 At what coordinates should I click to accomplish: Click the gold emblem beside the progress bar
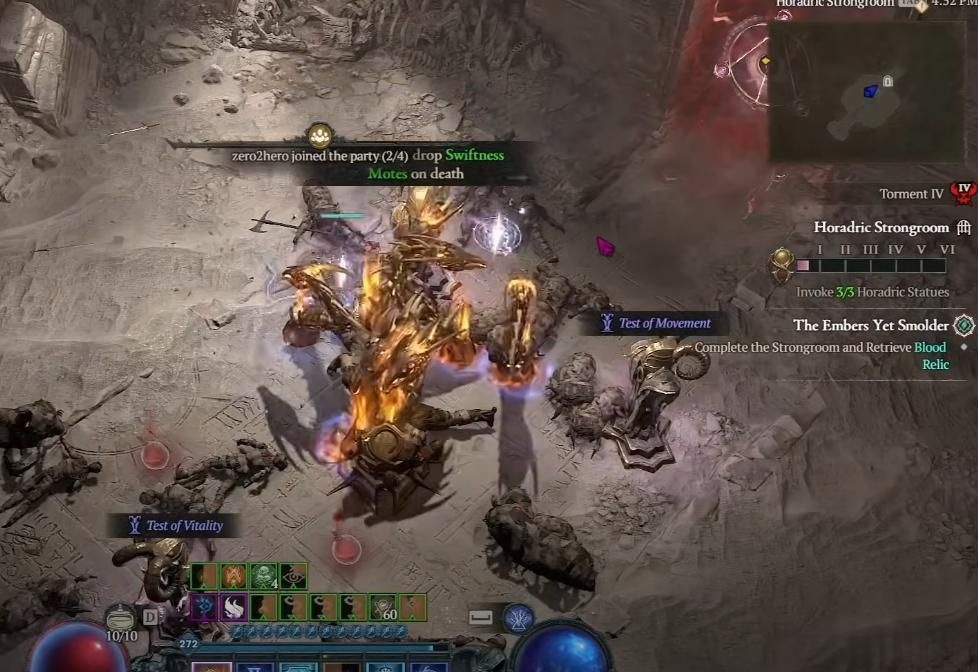781,265
